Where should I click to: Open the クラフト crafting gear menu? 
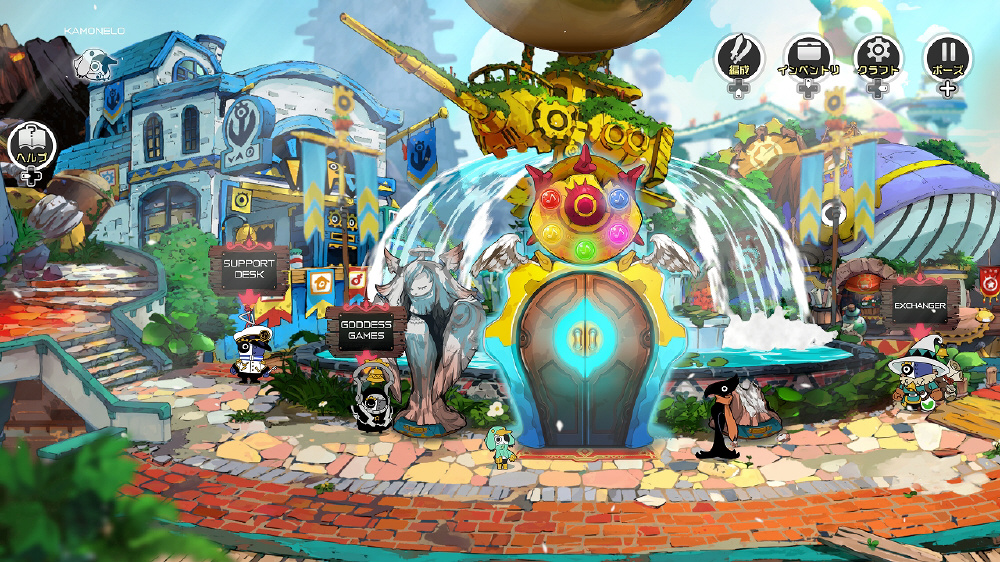pos(878,57)
